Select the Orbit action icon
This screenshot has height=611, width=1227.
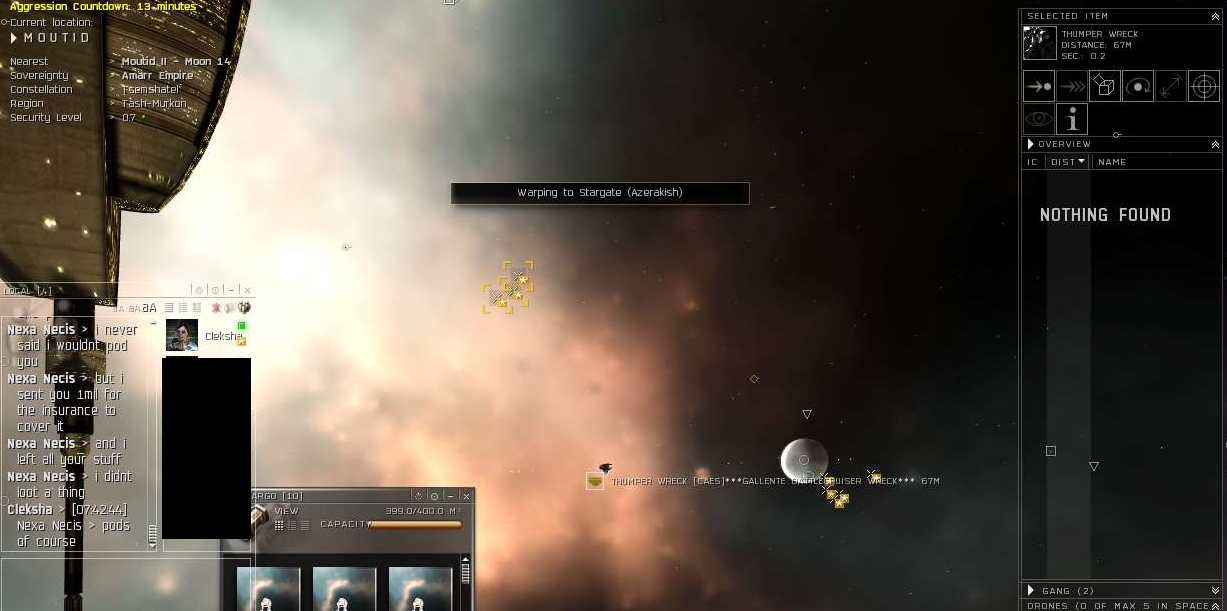[1138, 86]
